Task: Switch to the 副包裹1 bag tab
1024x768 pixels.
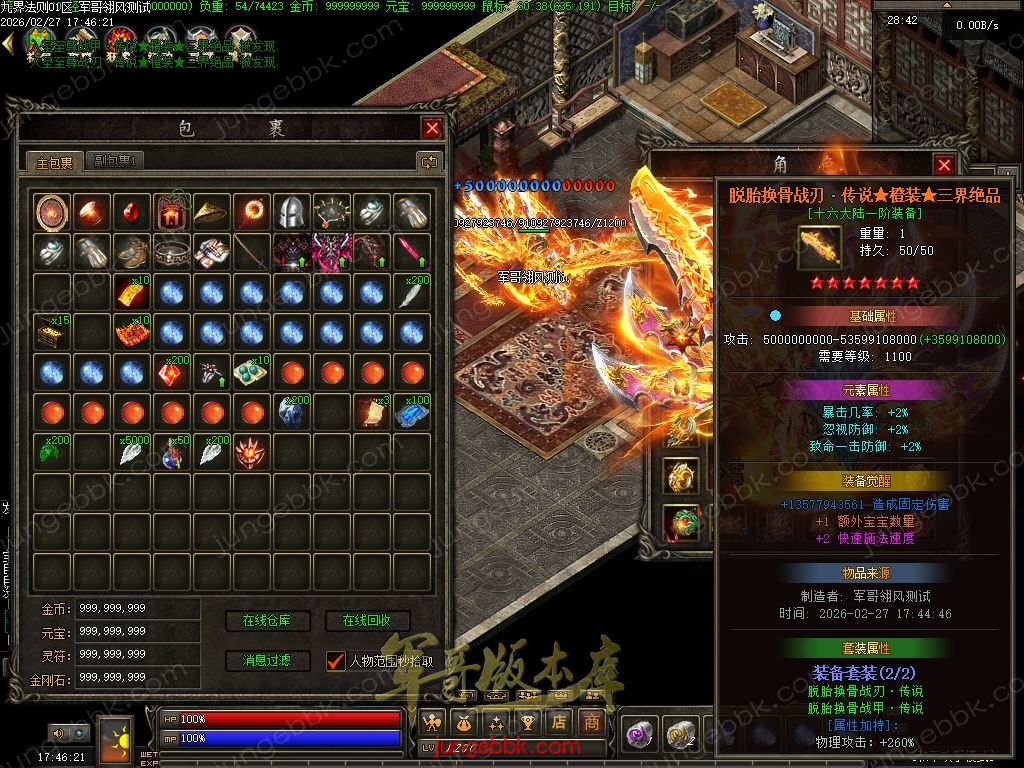Action: [116, 161]
